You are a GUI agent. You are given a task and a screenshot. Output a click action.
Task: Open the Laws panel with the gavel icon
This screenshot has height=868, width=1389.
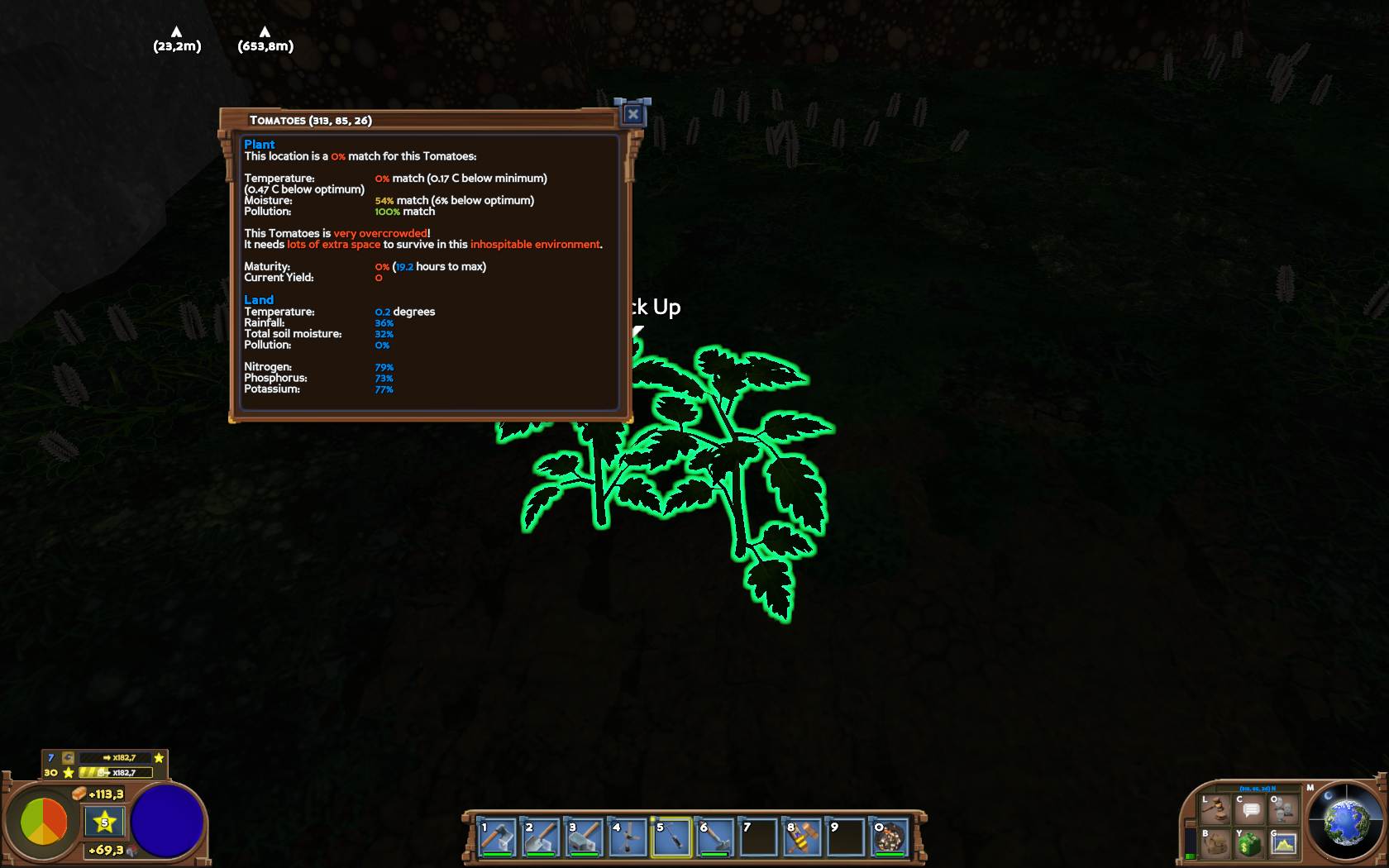1215,809
